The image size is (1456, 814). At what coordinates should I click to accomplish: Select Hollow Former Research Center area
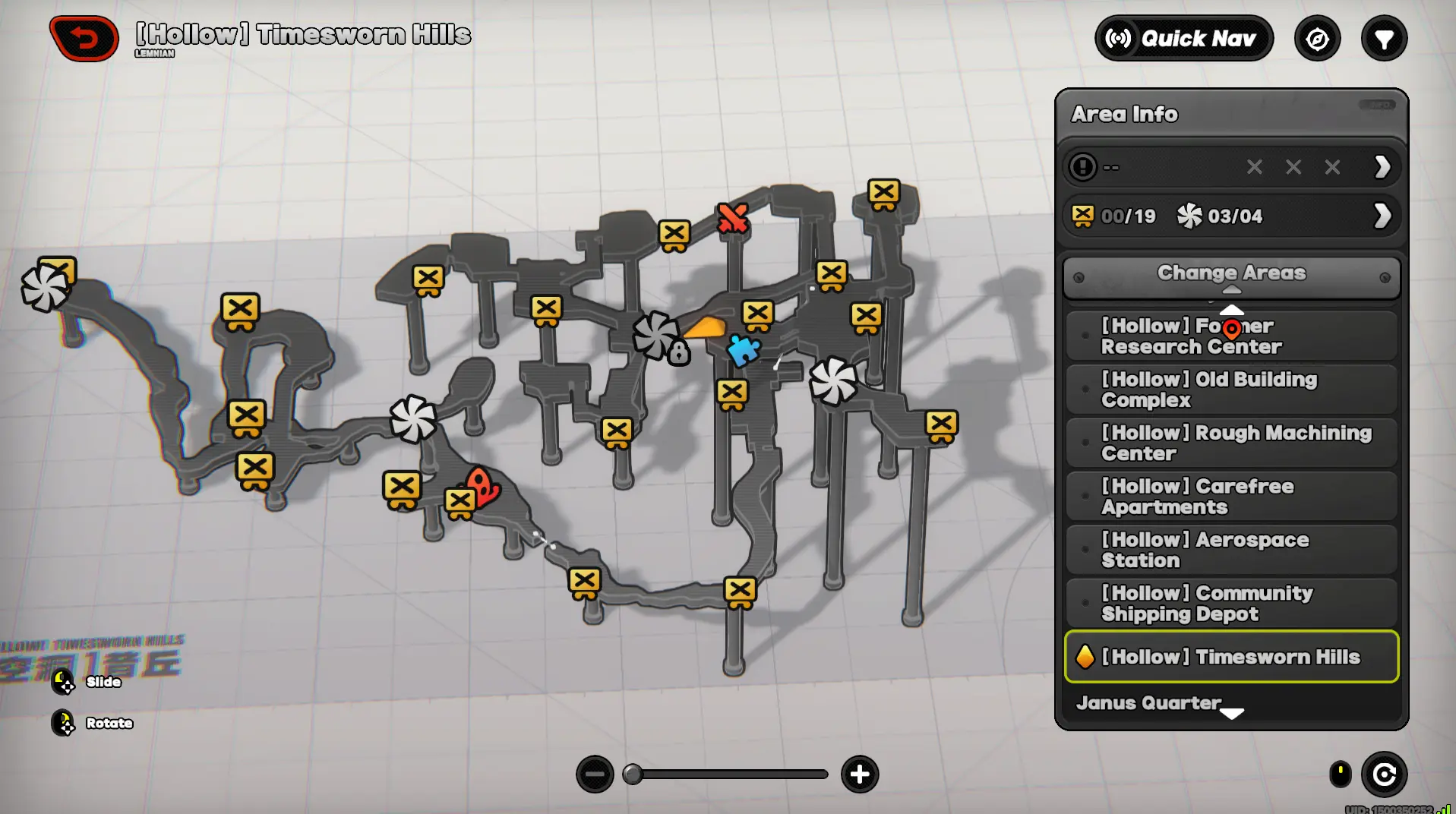(x=1231, y=336)
